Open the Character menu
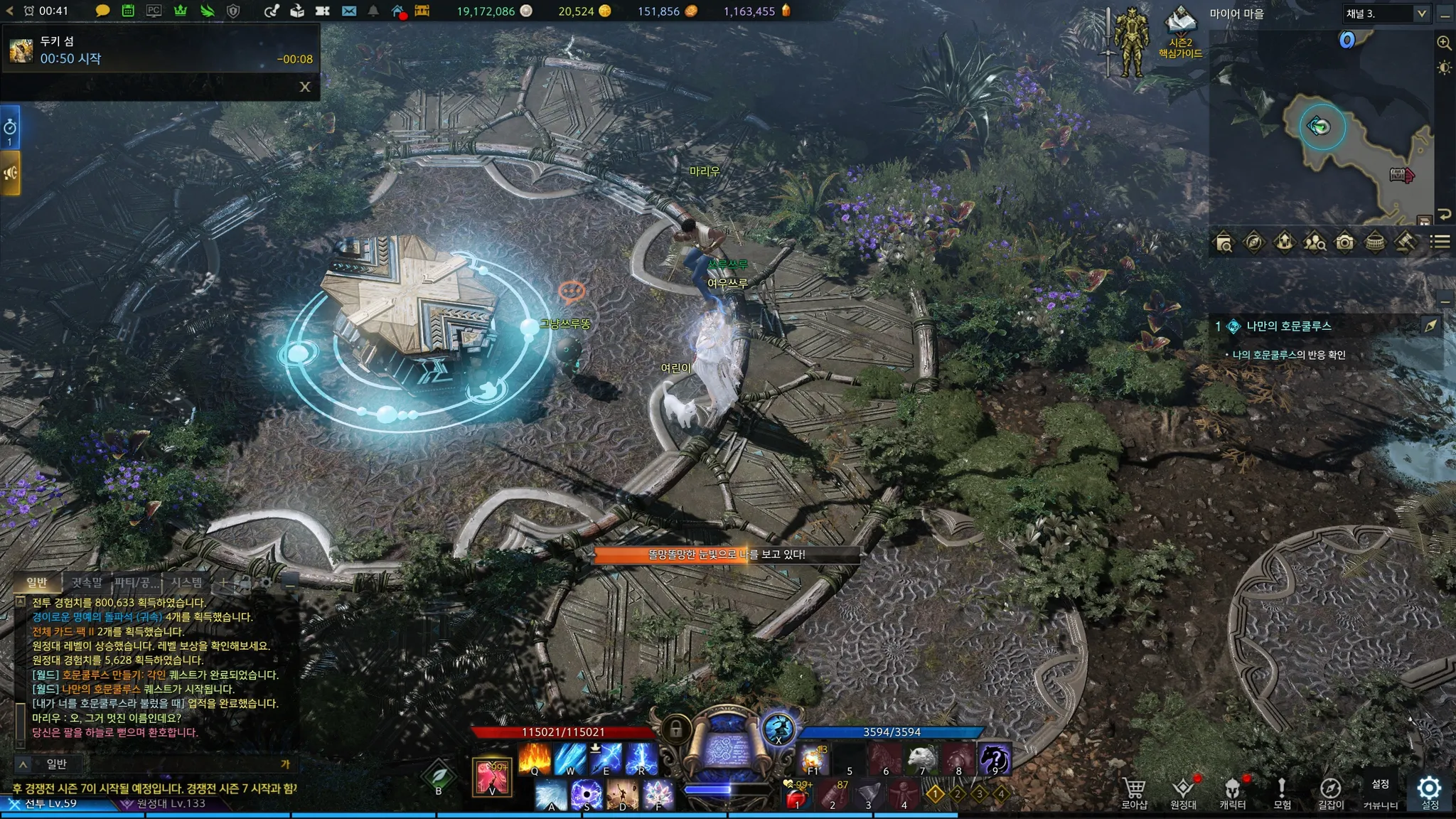Screen dimensions: 1456x819 [x=1232, y=793]
